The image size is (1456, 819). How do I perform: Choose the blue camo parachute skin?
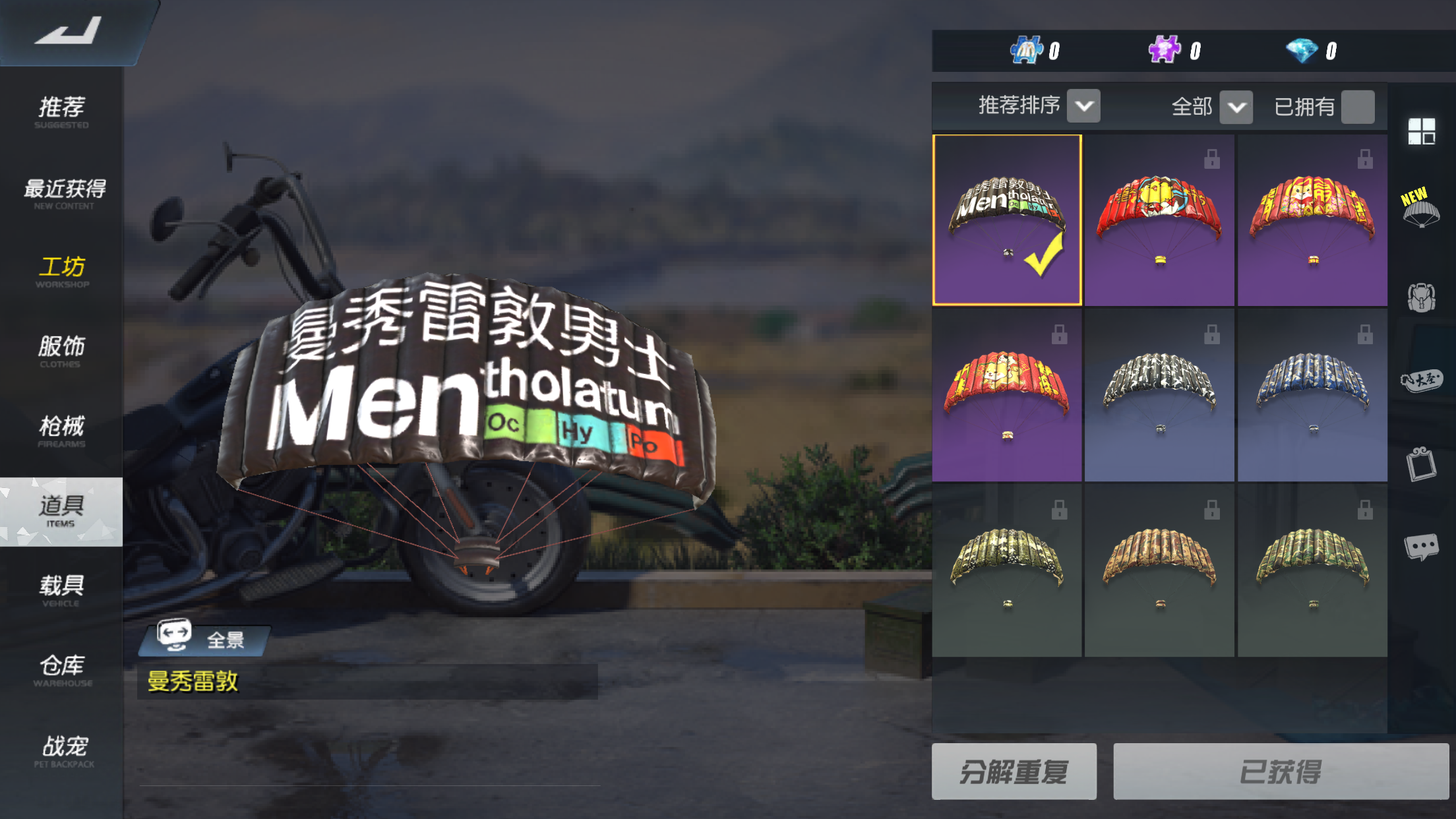click(1312, 396)
